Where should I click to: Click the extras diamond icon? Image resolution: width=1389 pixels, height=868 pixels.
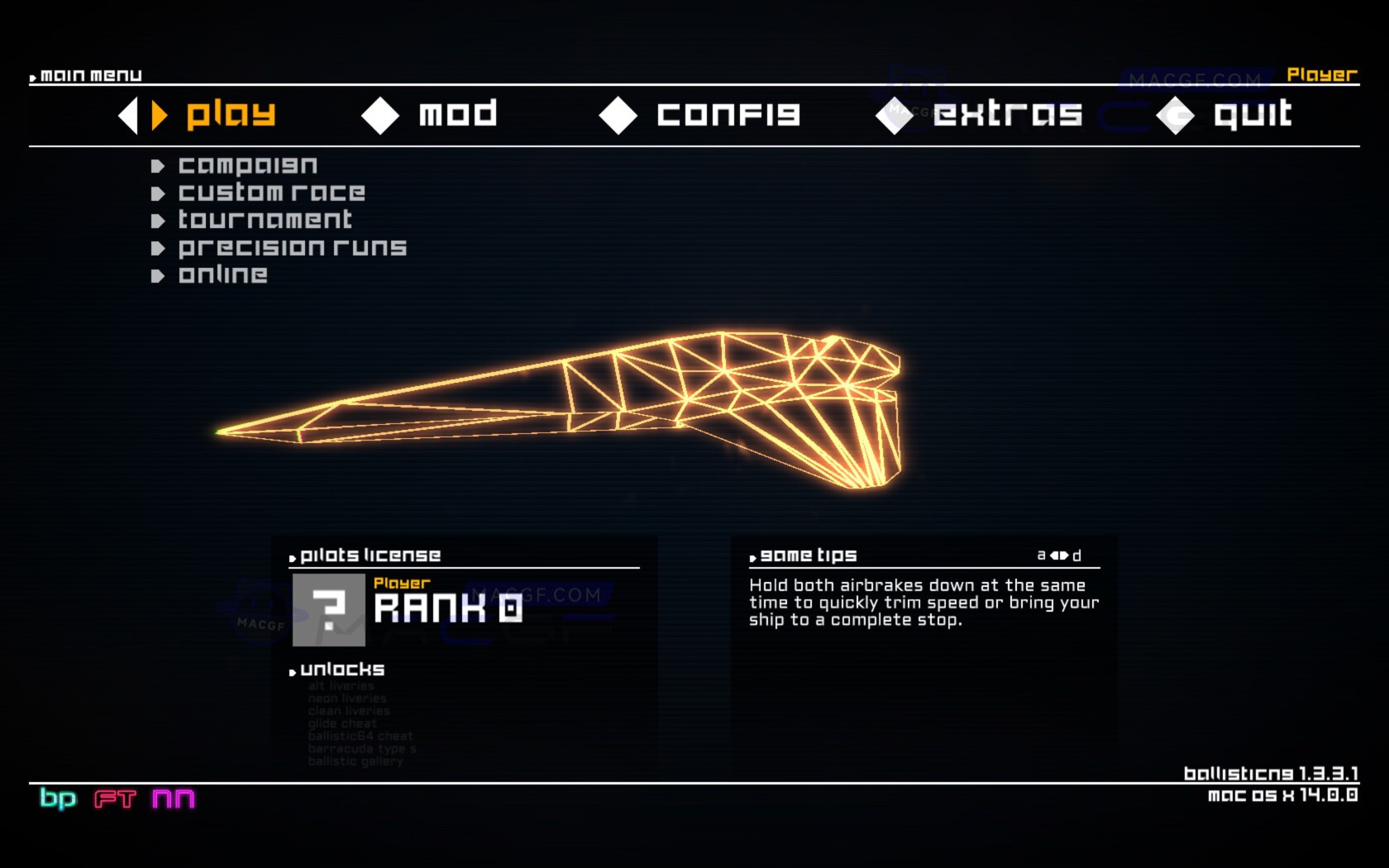coord(893,116)
